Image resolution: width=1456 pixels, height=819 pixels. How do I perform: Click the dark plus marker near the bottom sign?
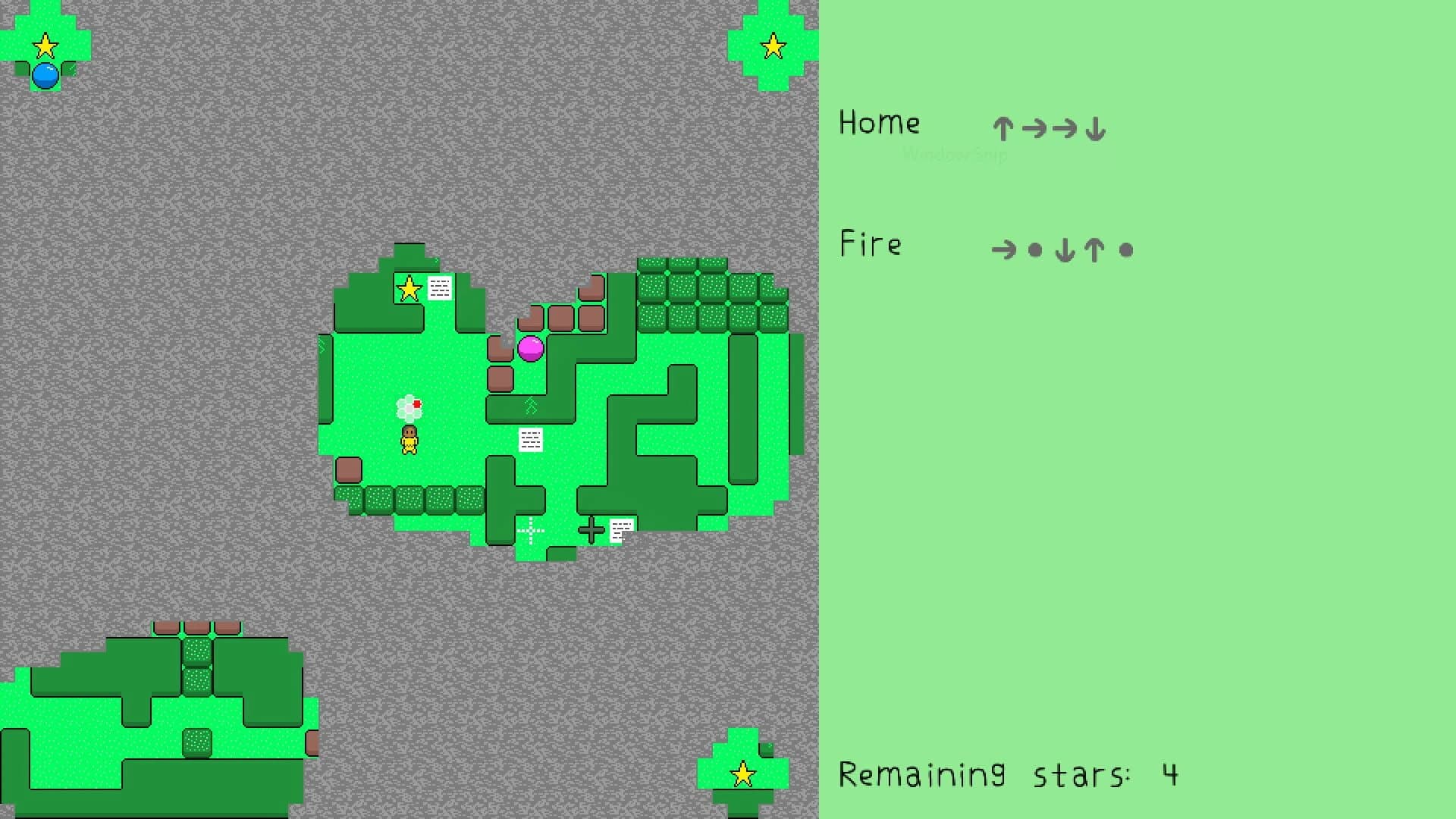(592, 529)
